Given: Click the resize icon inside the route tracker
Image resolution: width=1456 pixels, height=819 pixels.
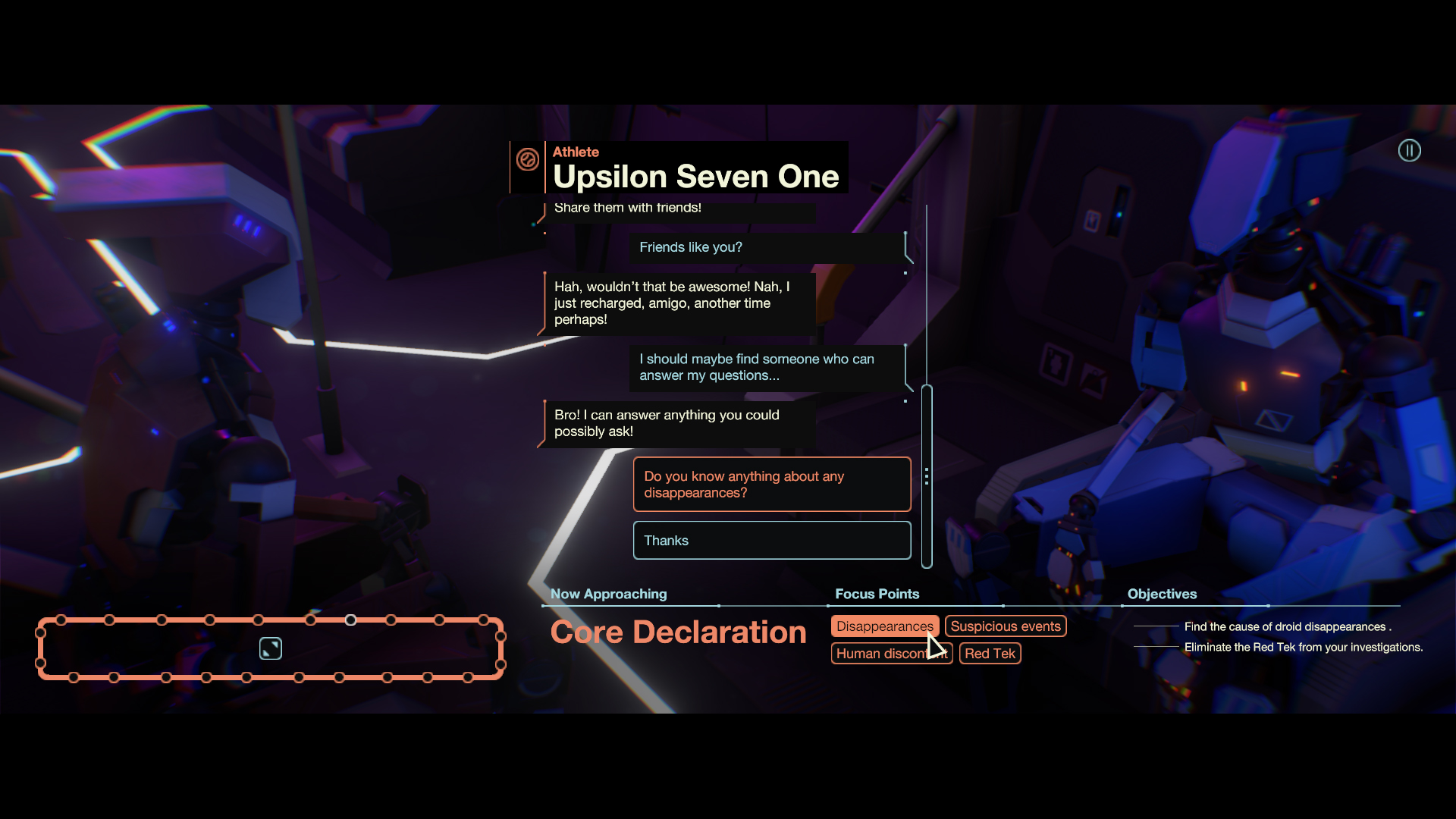Looking at the screenshot, I should pos(270,648).
